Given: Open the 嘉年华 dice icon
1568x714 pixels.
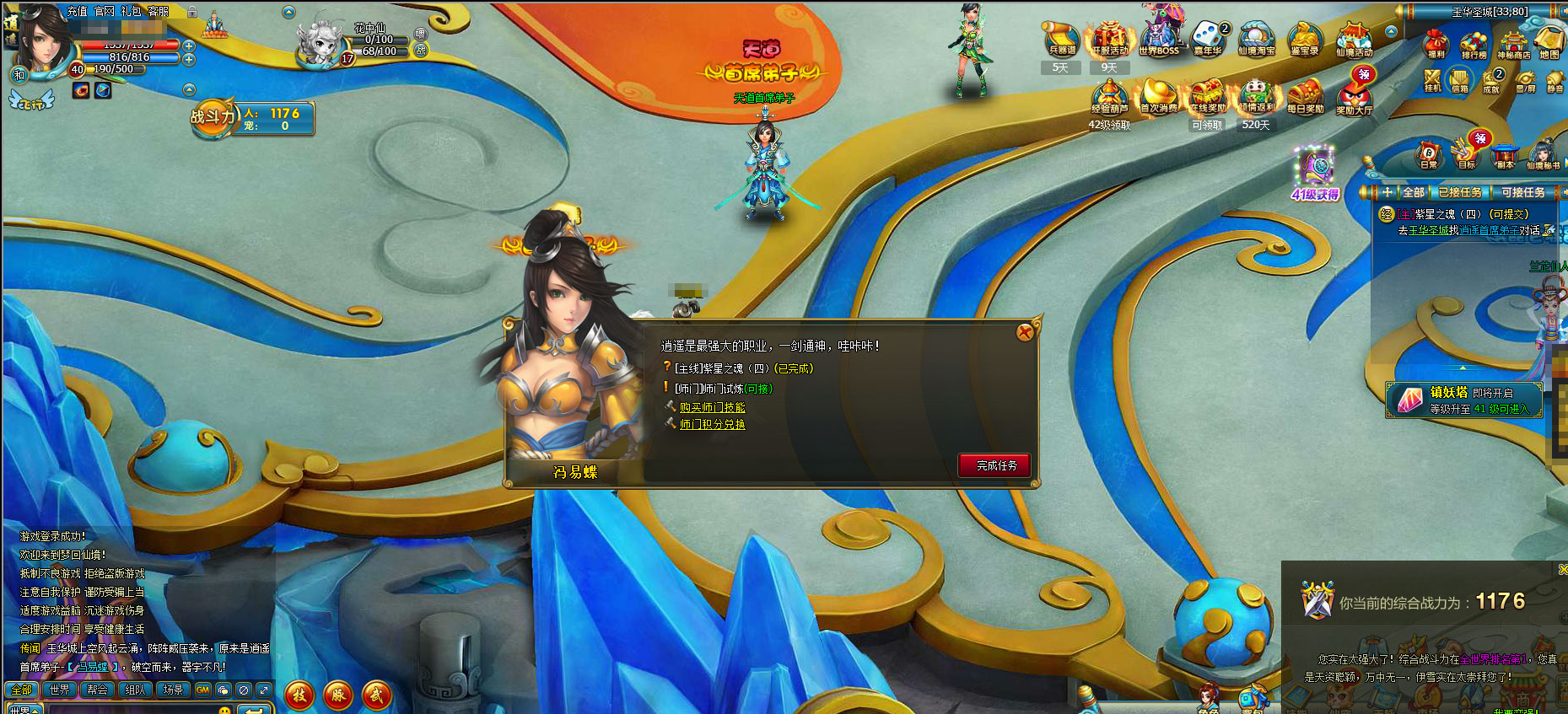Looking at the screenshot, I should 1207,39.
